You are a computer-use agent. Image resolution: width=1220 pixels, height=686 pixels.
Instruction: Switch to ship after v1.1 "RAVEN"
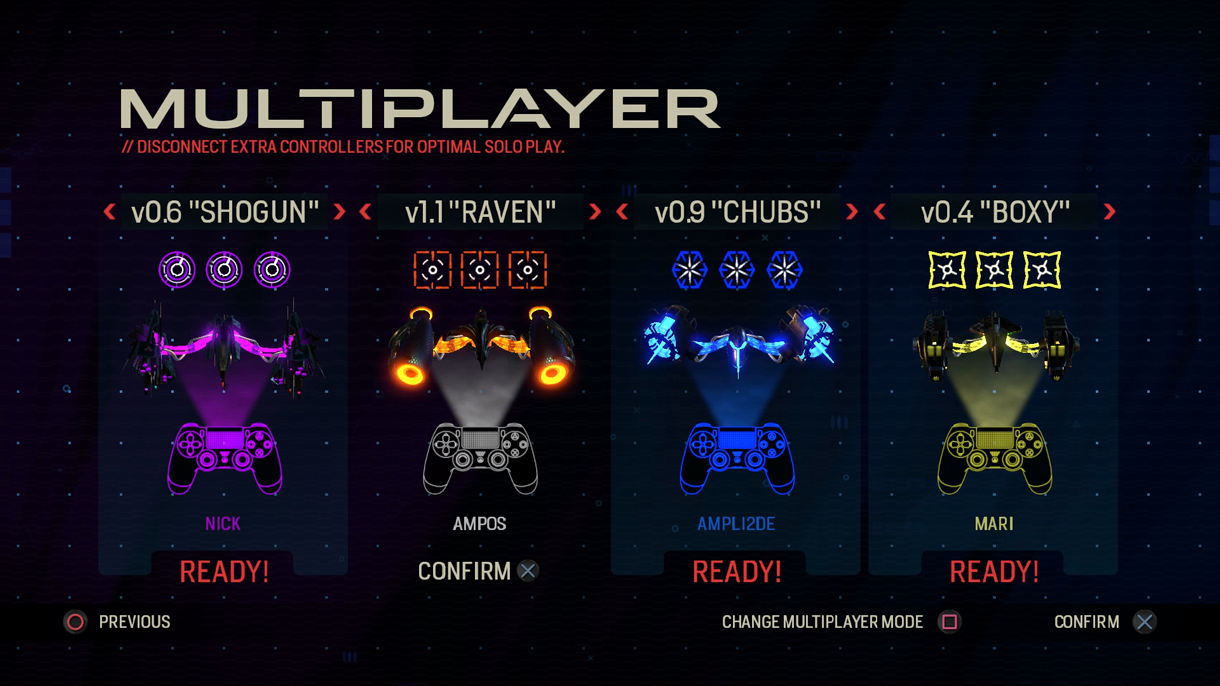click(596, 212)
